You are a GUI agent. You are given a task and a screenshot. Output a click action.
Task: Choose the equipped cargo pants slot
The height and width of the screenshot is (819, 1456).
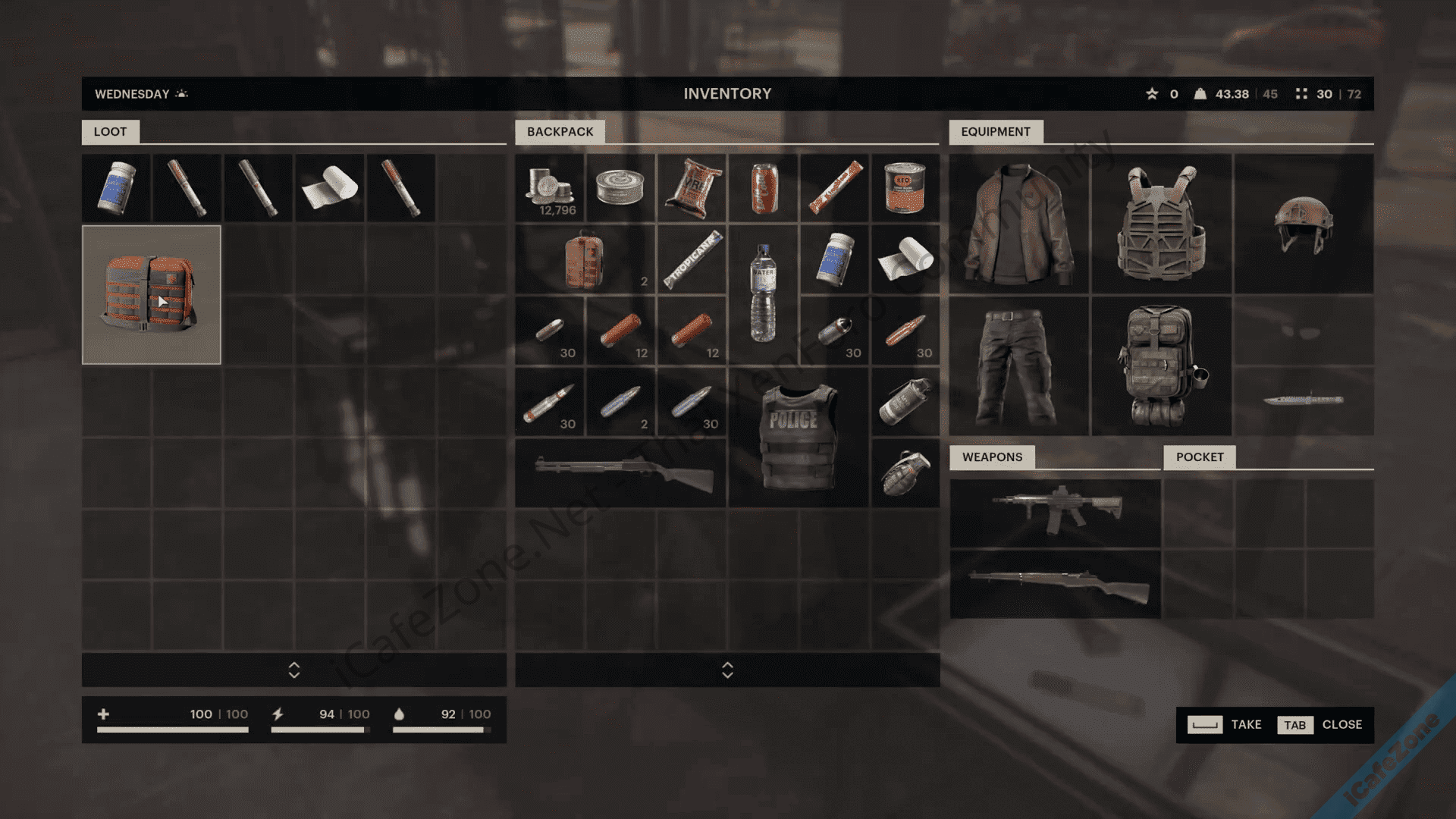[1018, 366]
